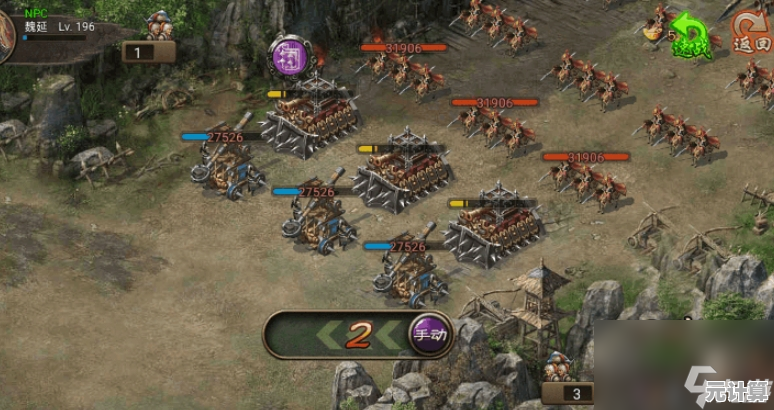Toggle the purple 手动 manual control button
The height and width of the screenshot is (410, 774).
pyautogui.click(x=430, y=336)
